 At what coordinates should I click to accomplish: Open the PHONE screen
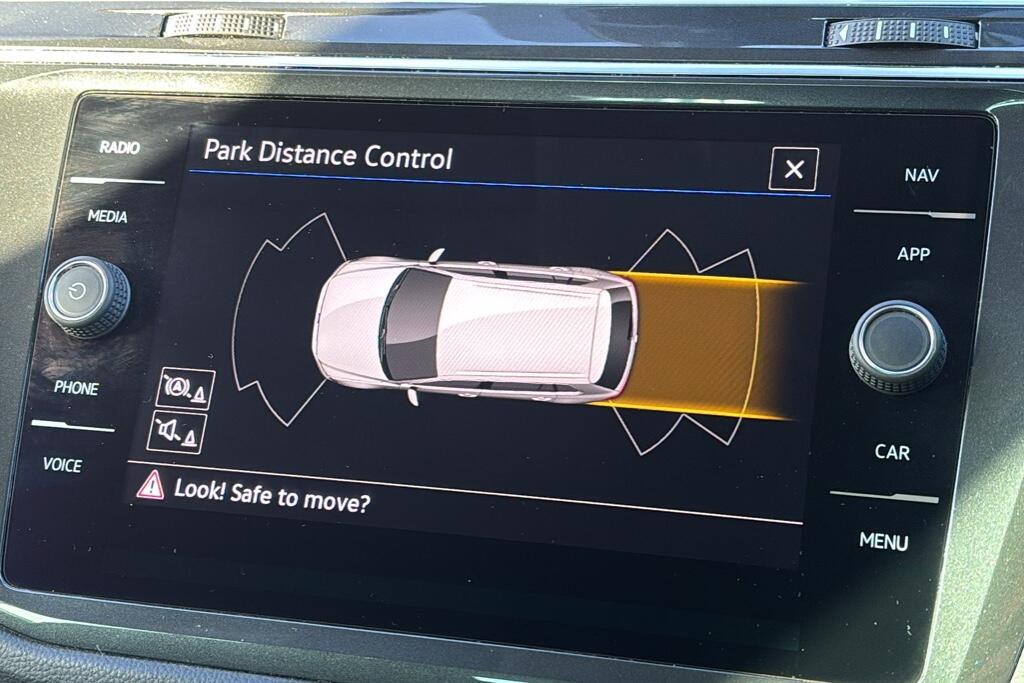pos(76,388)
